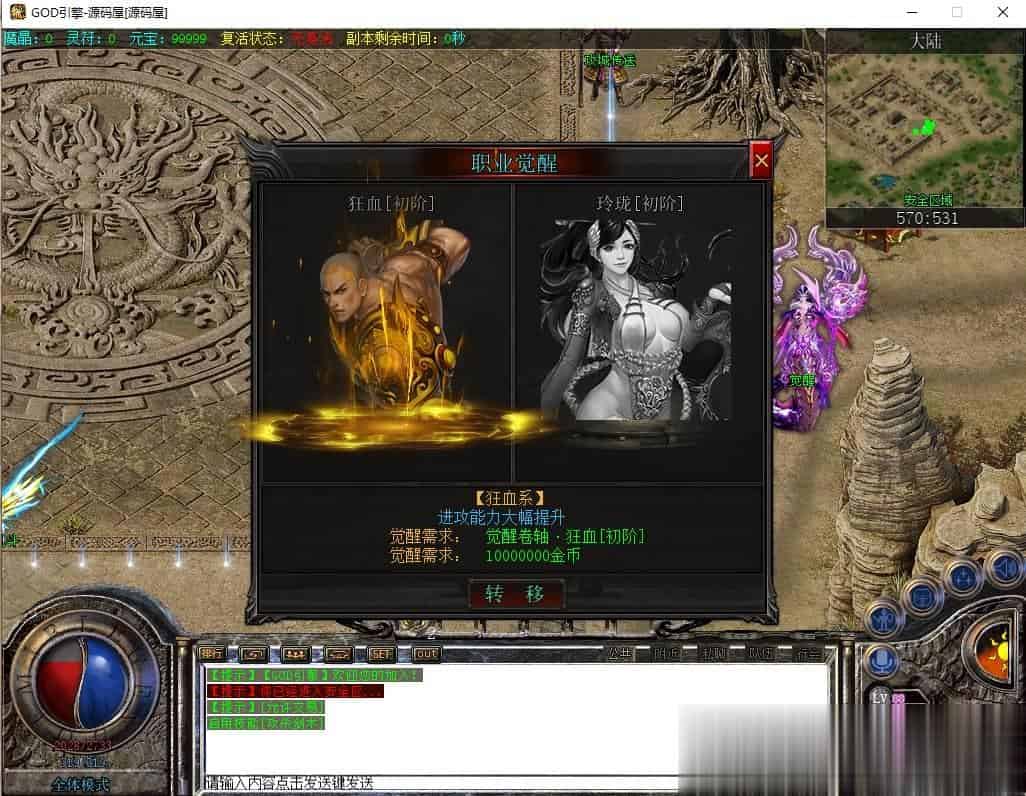Switch chat to the 公共 channel
The width and height of the screenshot is (1026, 796).
click(x=620, y=654)
